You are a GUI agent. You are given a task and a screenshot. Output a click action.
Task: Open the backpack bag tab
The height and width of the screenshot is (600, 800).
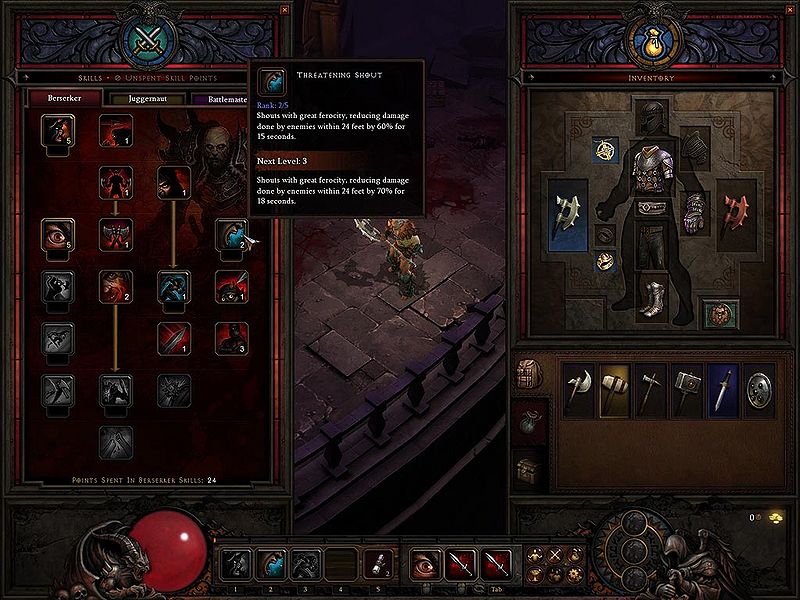(x=530, y=373)
